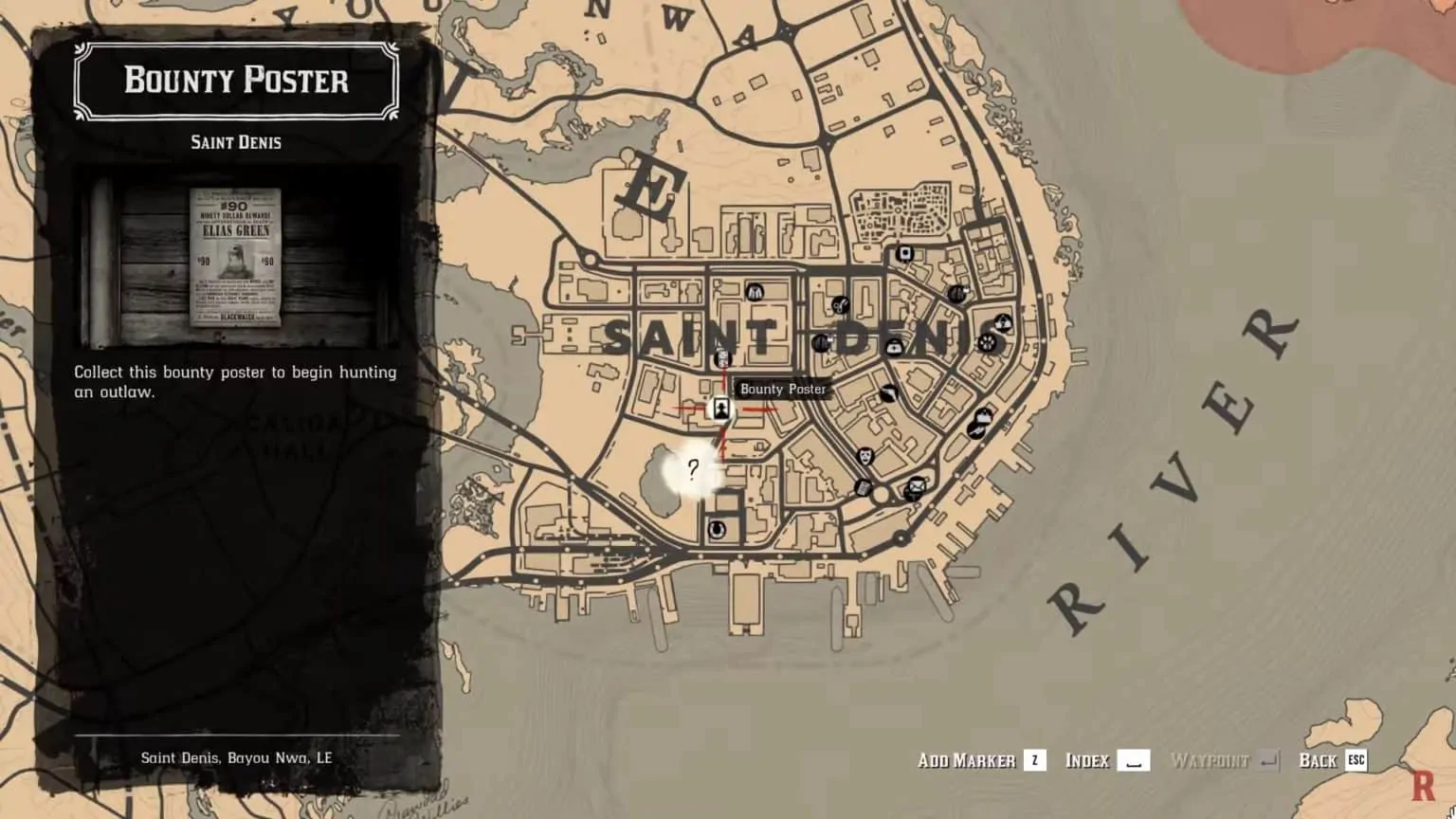
Task: Open the Index from the bottom bar
Action: point(1104,760)
